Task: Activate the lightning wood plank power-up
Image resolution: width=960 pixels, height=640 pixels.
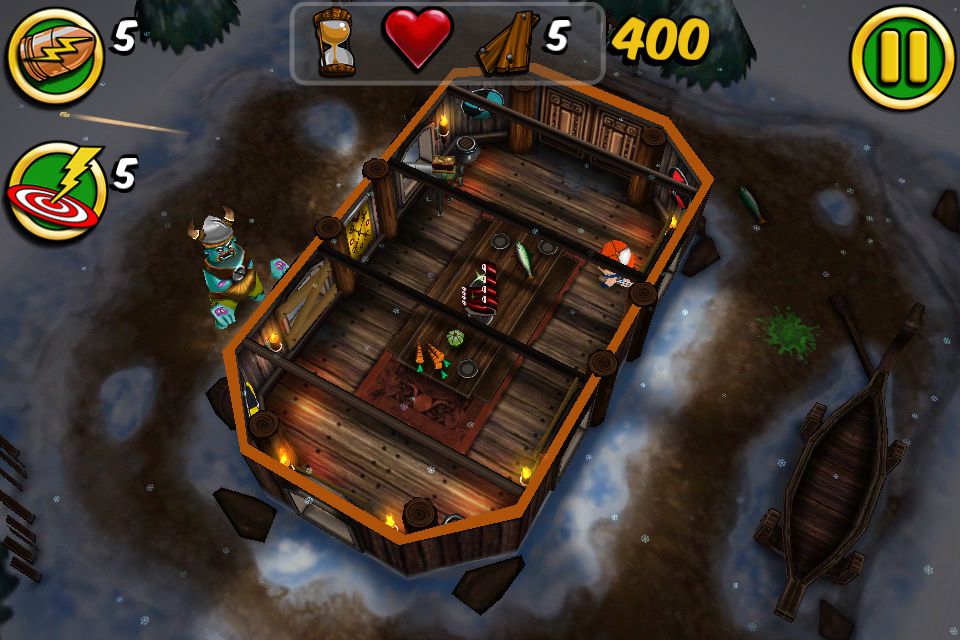Action: (55, 58)
